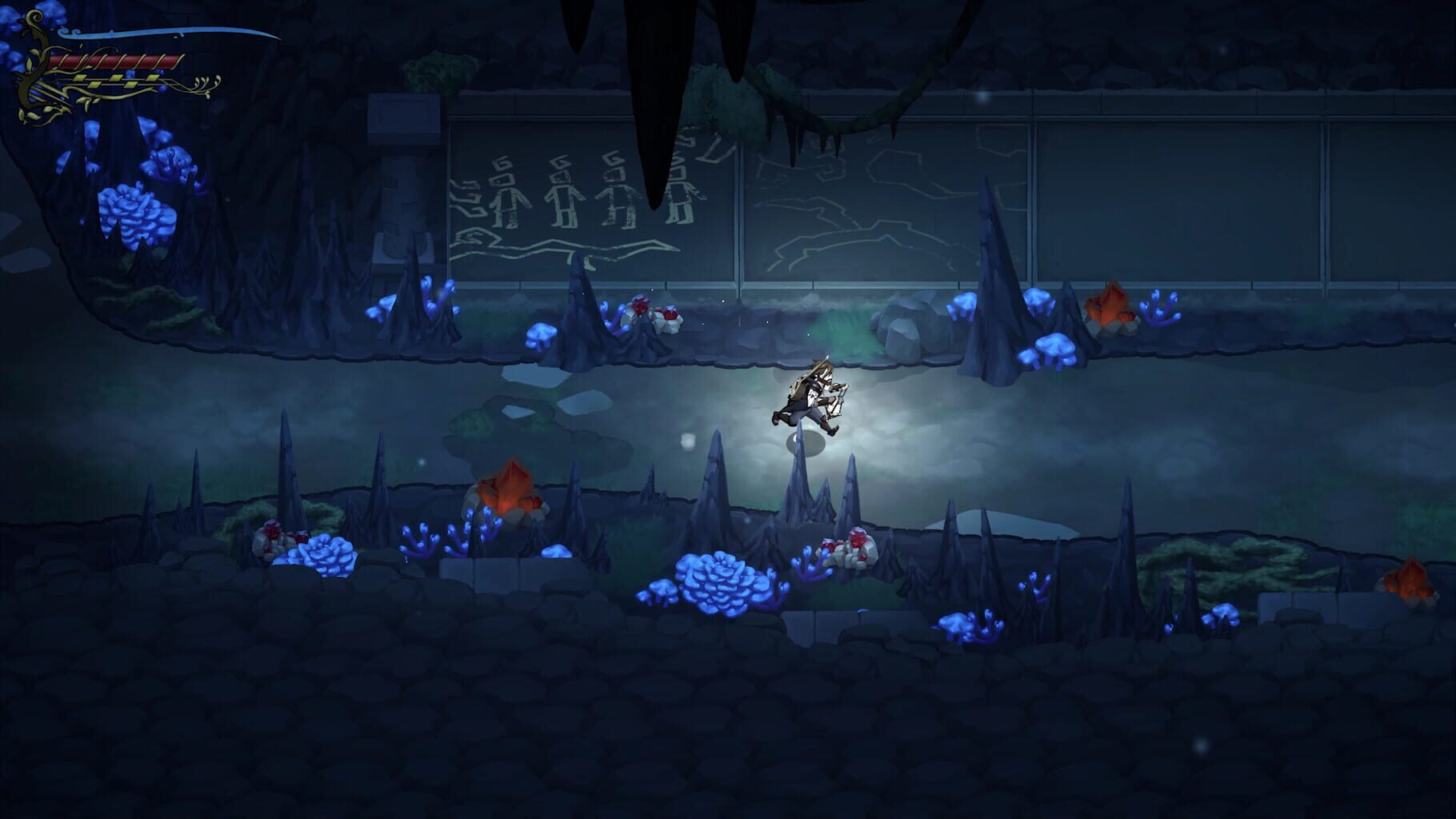Click the crossbow carried by the character
The height and width of the screenshot is (819, 1456).
(x=836, y=400)
